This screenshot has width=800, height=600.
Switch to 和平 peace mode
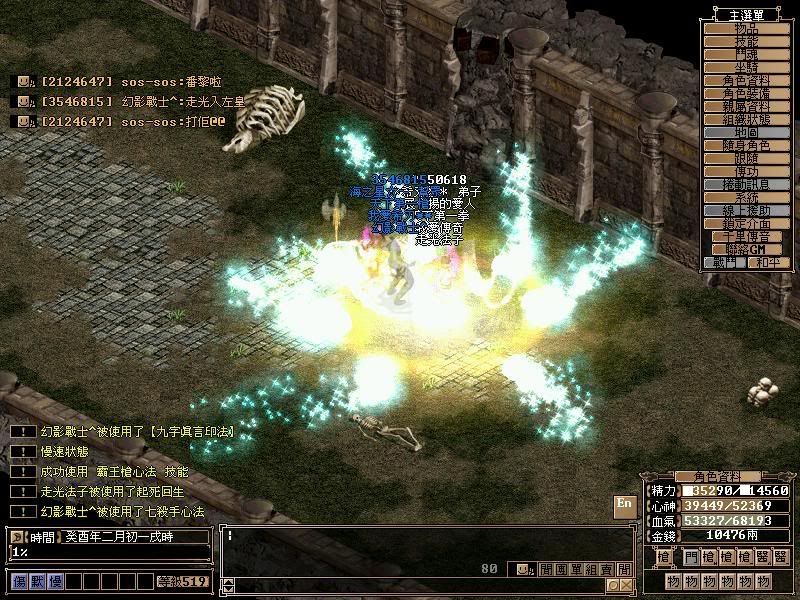pyautogui.click(x=767, y=263)
